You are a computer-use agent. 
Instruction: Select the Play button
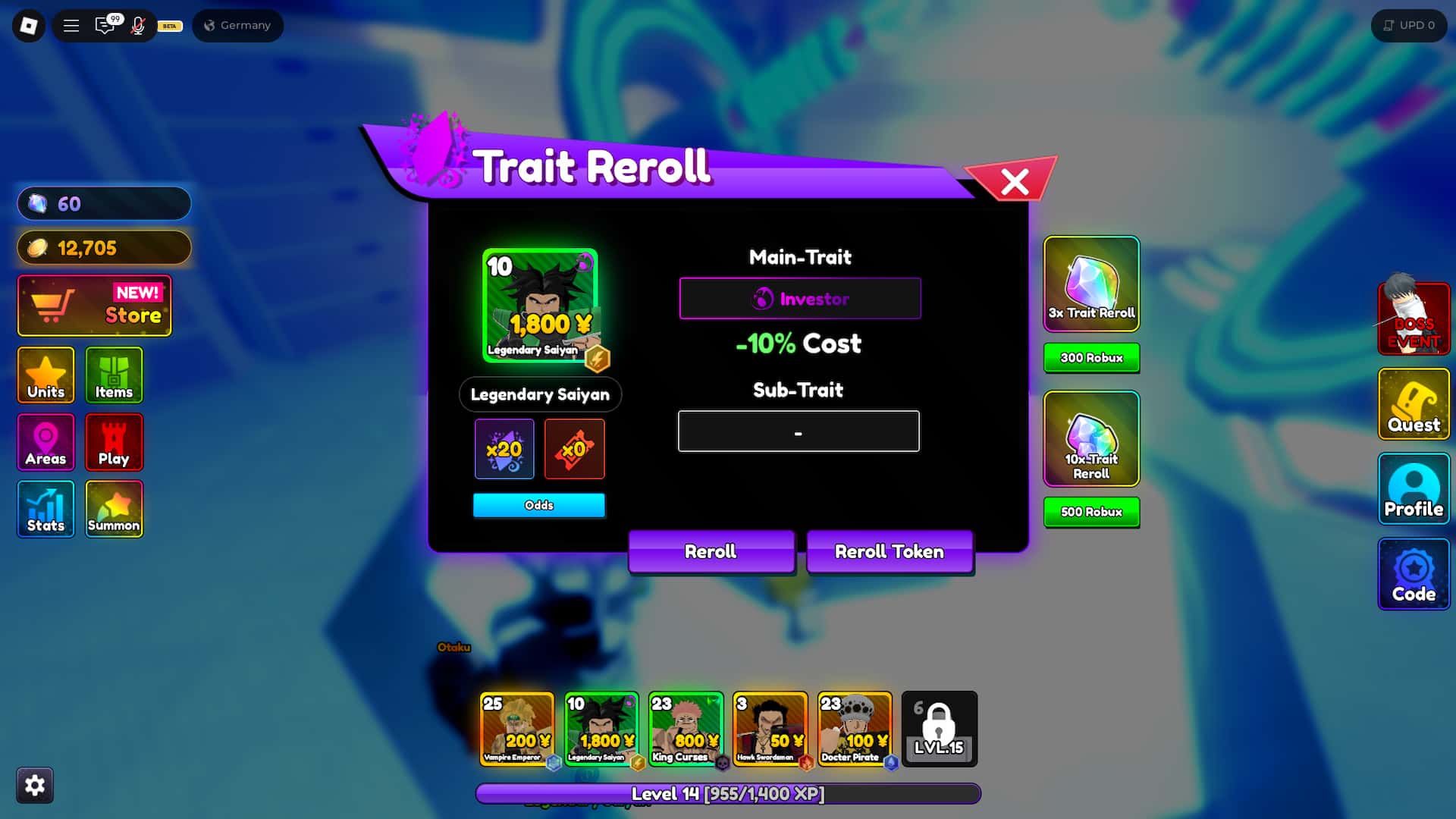click(x=114, y=442)
